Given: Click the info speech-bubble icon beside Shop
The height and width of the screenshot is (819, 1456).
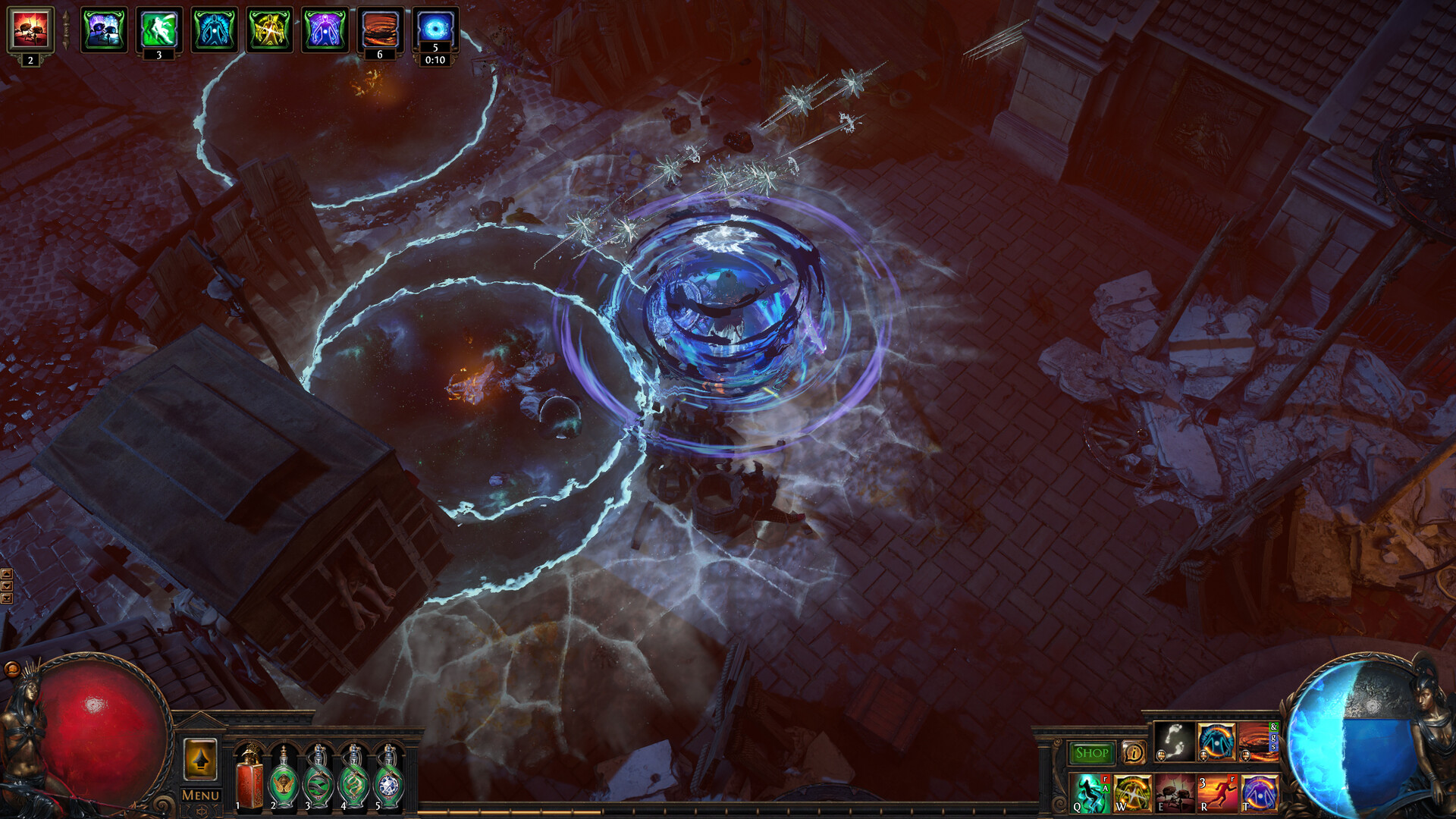Looking at the screenshot, I should point(1134,752).
